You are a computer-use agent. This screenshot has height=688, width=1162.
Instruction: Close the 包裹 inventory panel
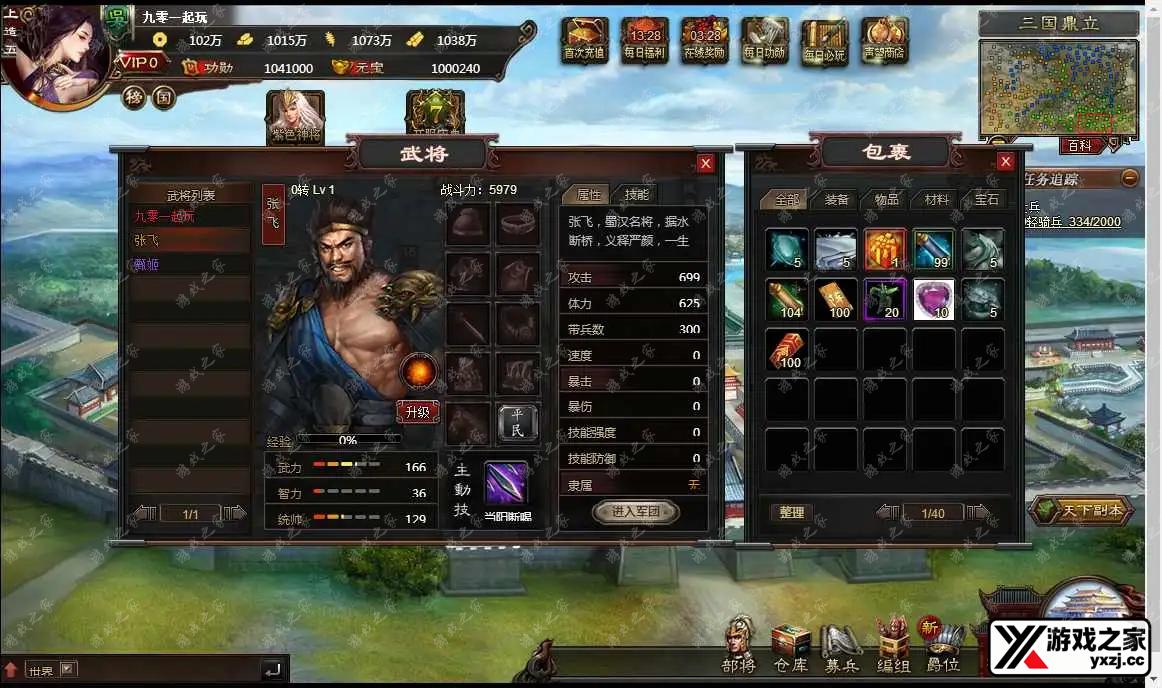point(1006,162)
